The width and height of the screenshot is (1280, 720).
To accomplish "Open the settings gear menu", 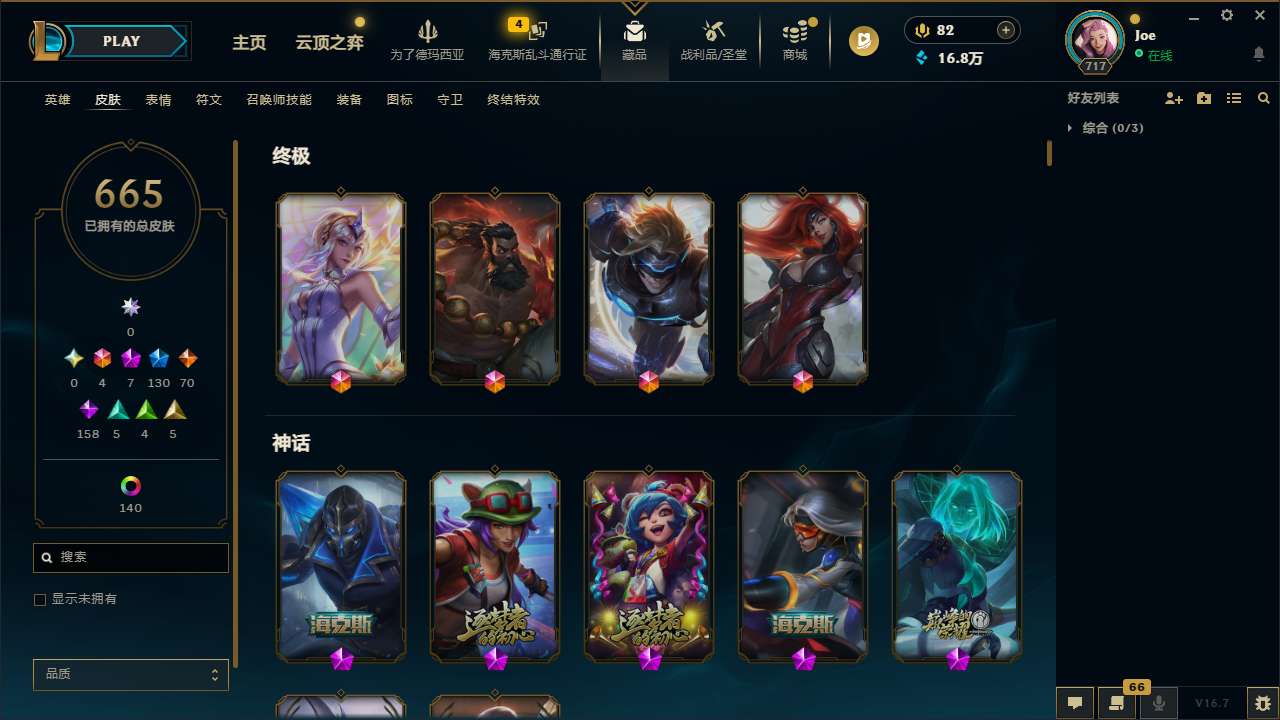I will pyautogui.click(x=1226, y=15).
